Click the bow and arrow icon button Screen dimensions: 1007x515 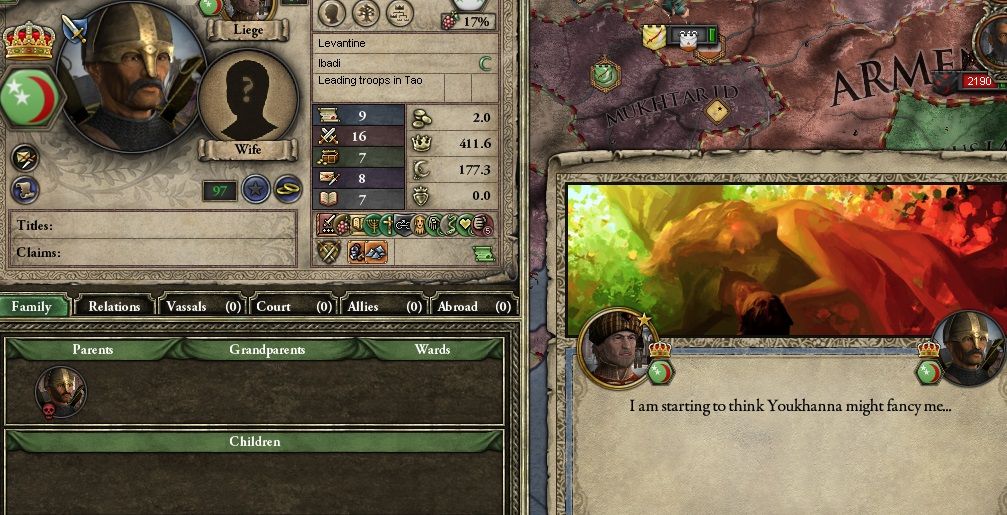coord(25,157)
